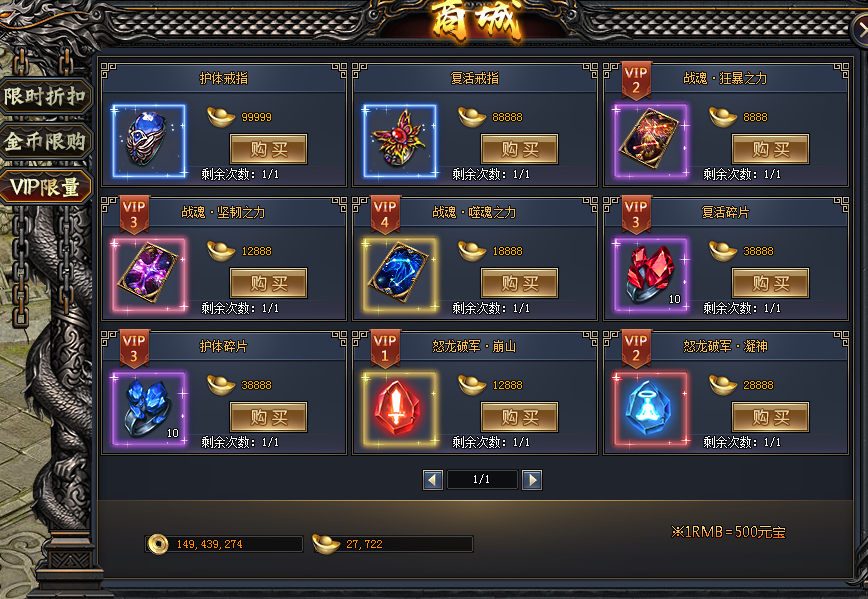View the 战魂·狂暴之力 card icon

point(651,140)
